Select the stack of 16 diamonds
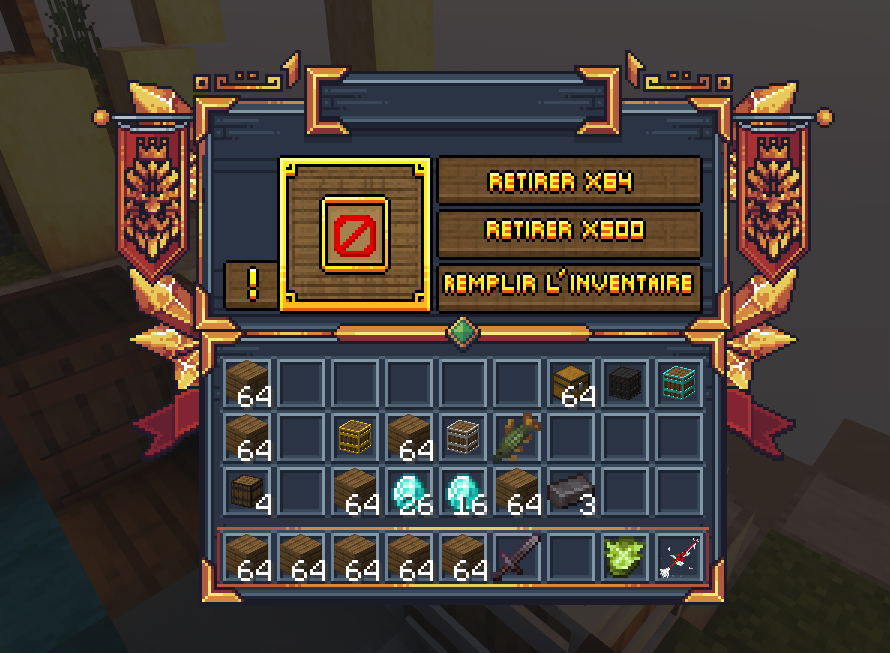 [463, 491]
